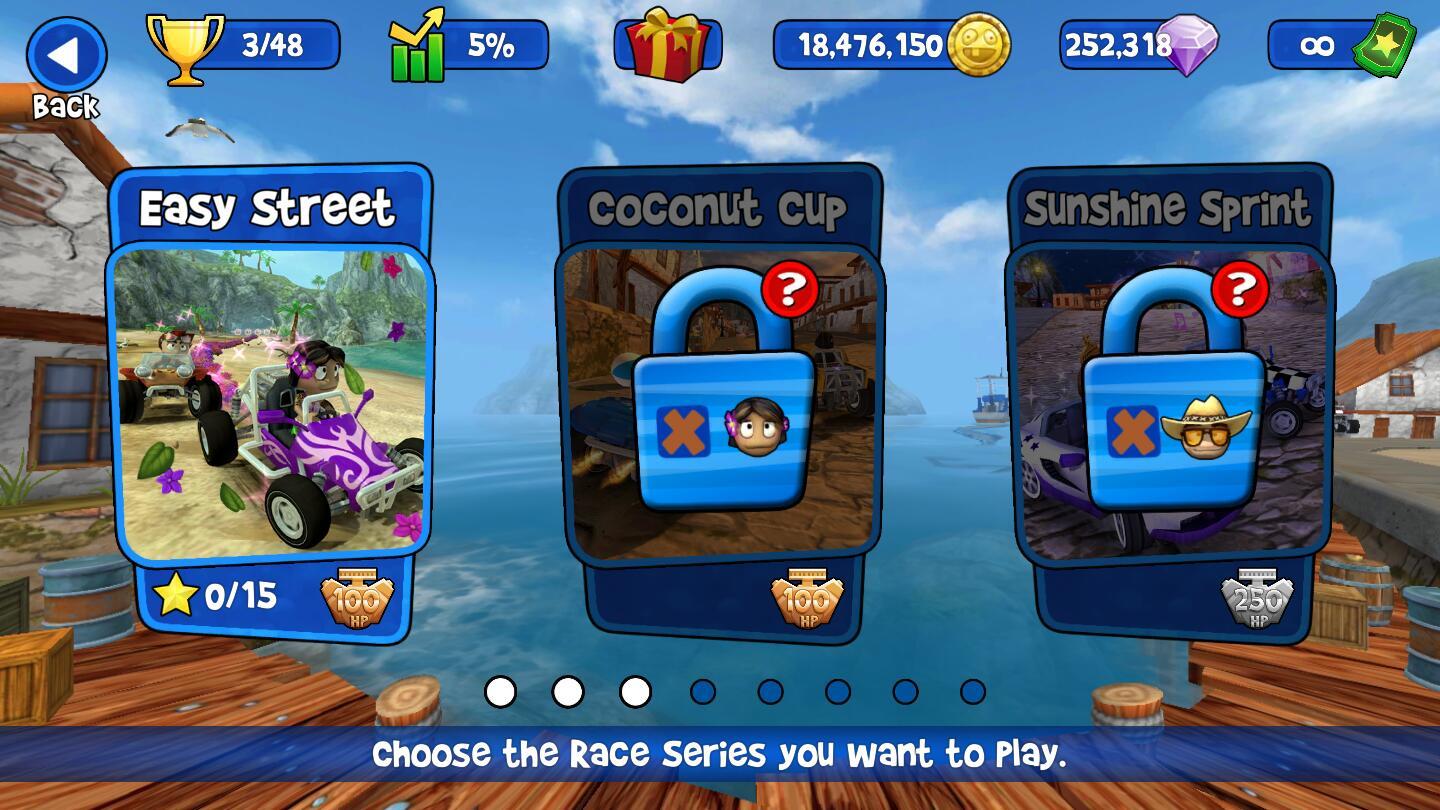1440x810 pixels.
Task: Open the purple gem balance shop
Action: 1138,45
